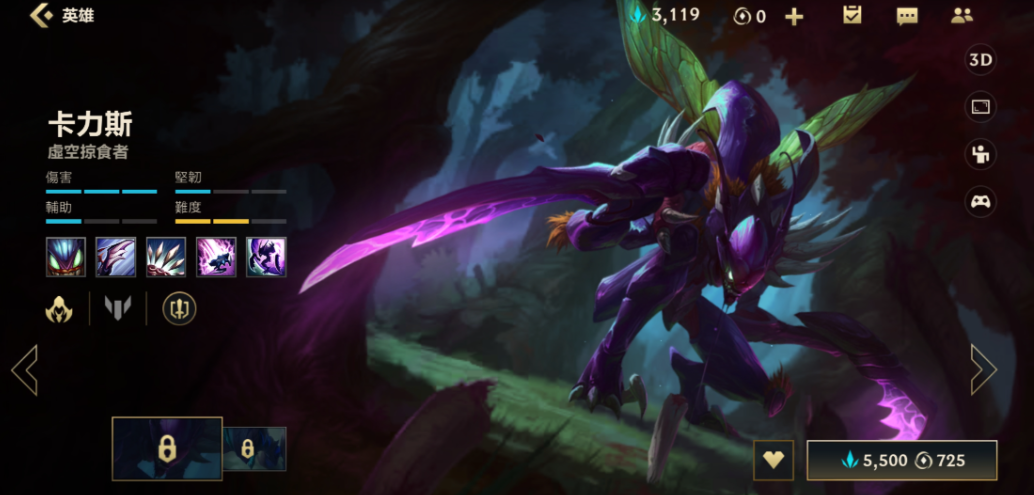The height and width of the screenshot is (495, 1034).
Task: Select the smaller locked blue skin thumbnail
Action: coord(254,449)
